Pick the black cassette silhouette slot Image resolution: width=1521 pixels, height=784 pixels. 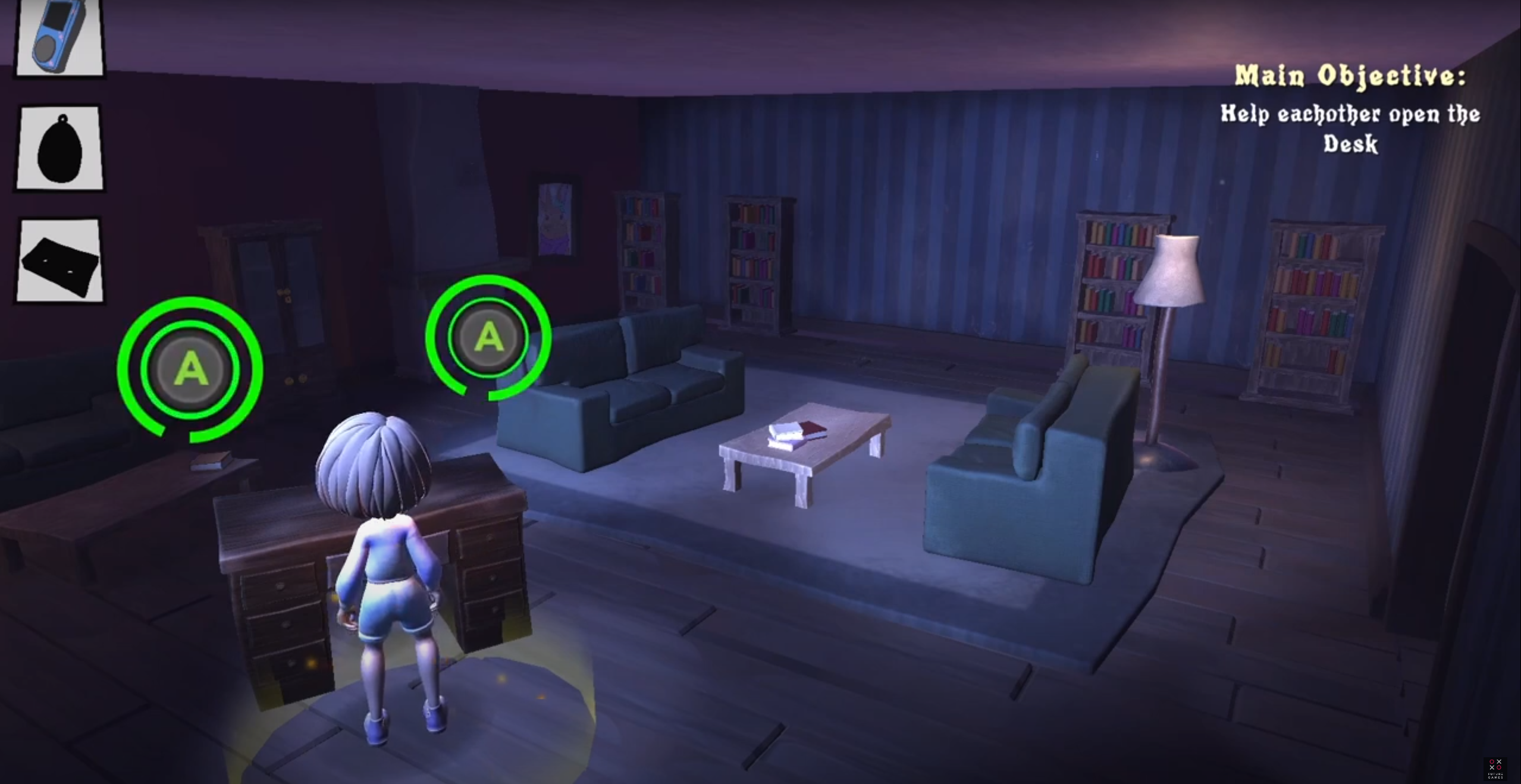pyautogui.click(x=59, y=261)
